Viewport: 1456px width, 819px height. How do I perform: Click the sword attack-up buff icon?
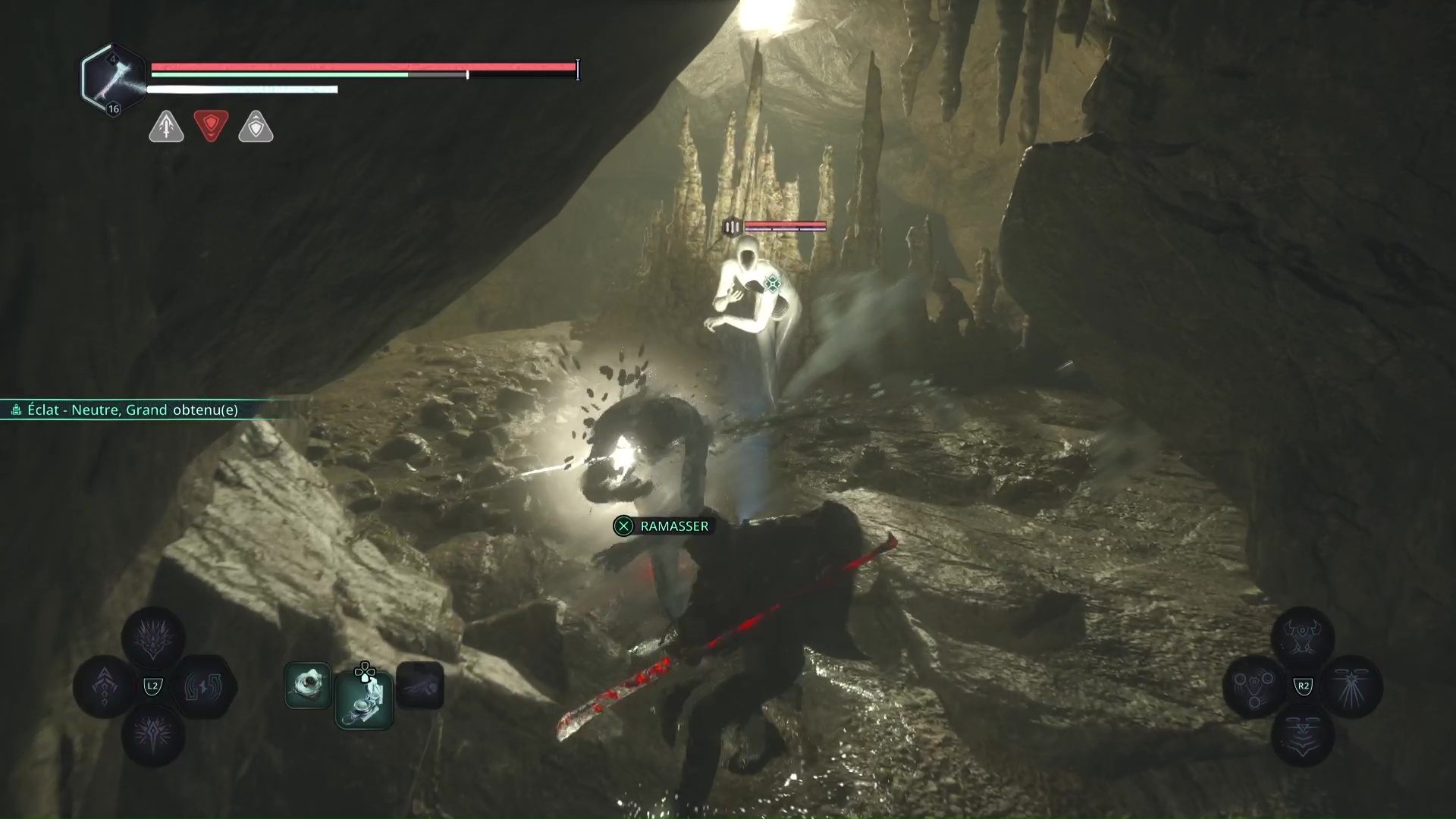point(166,126)
